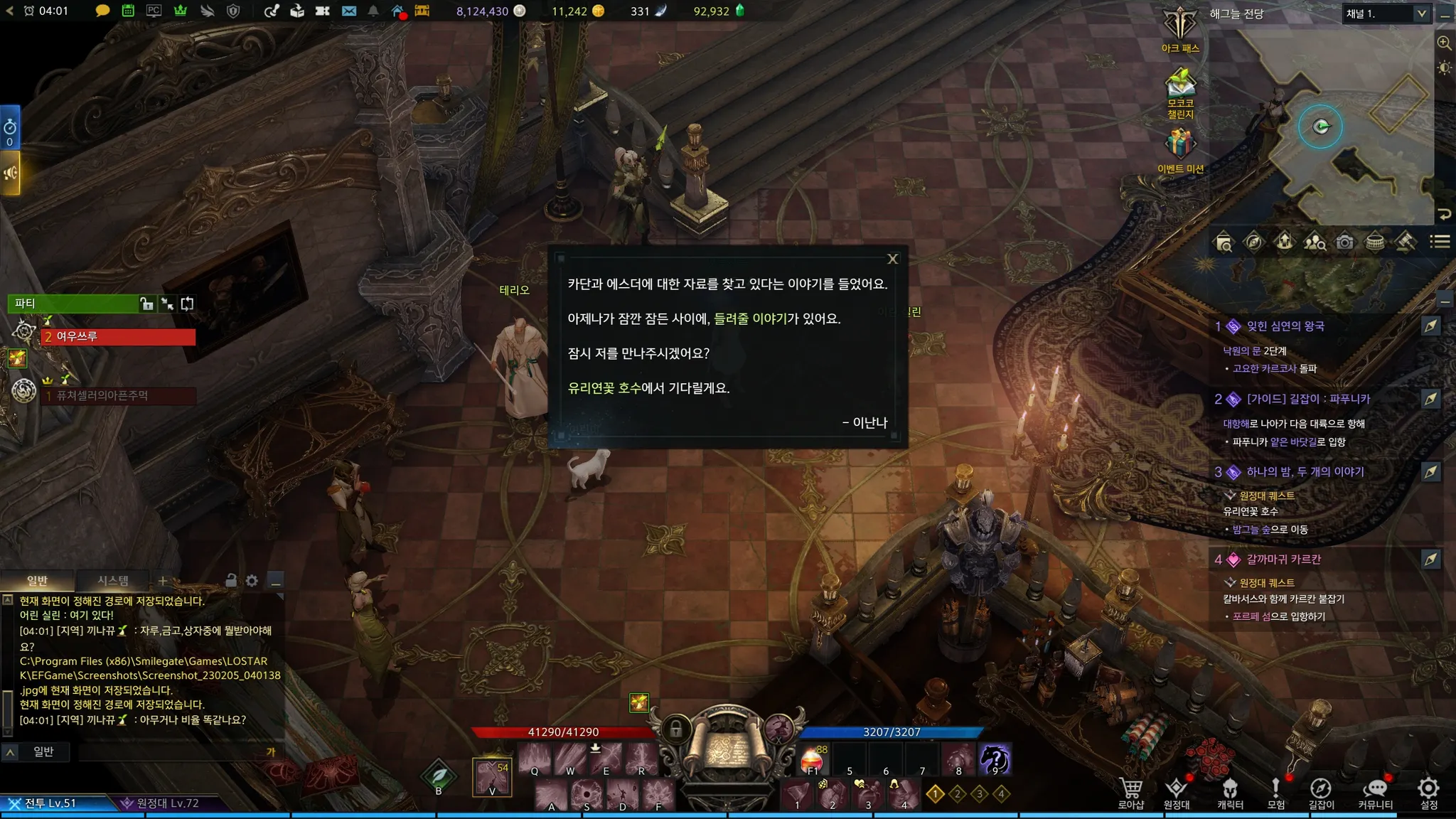This screenshot has height=819, width=1456.
Task: Use the potion in slot F1
Action: click(x=813, y=761)
